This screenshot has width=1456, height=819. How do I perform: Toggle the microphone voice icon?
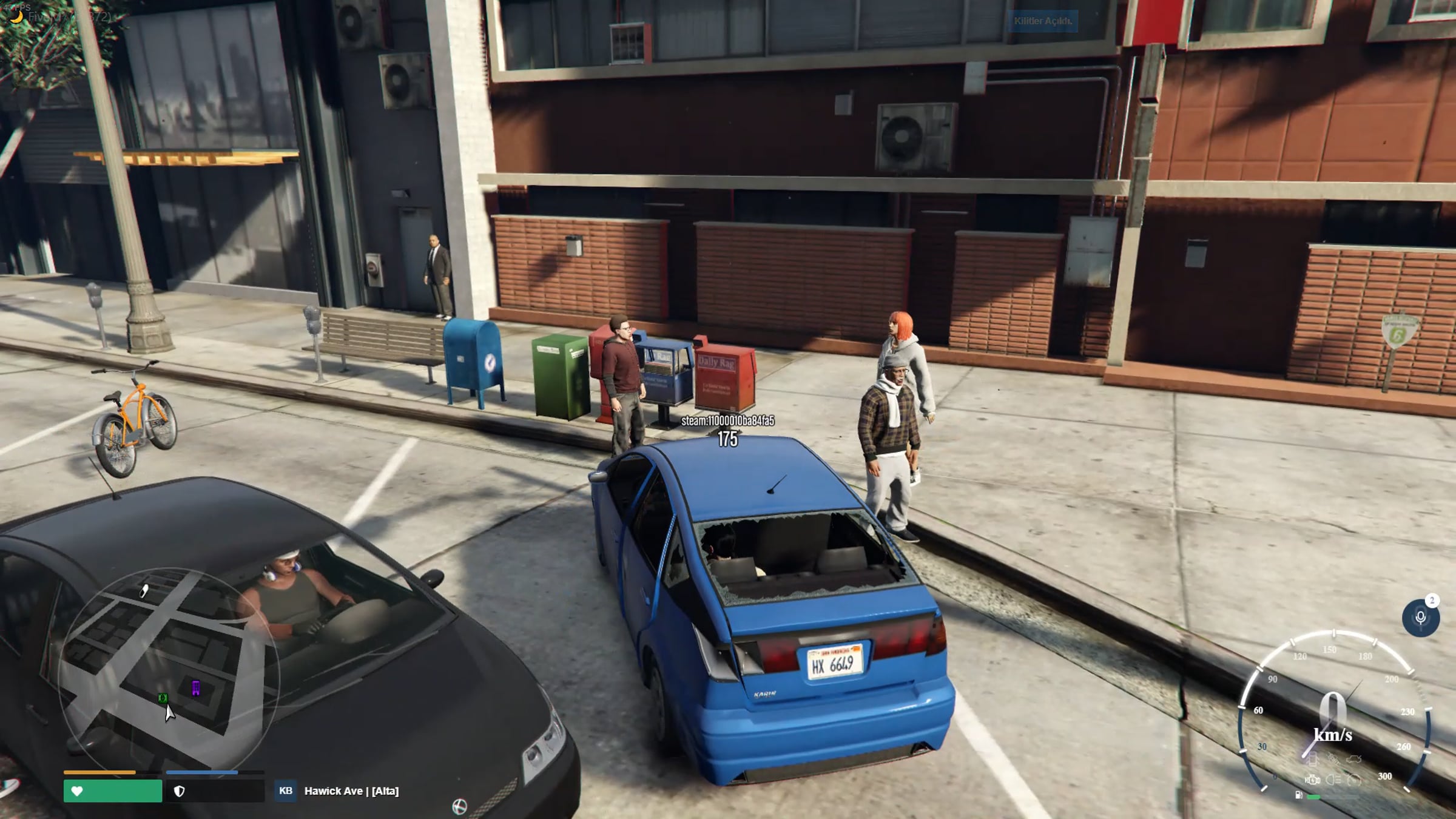1420,618
